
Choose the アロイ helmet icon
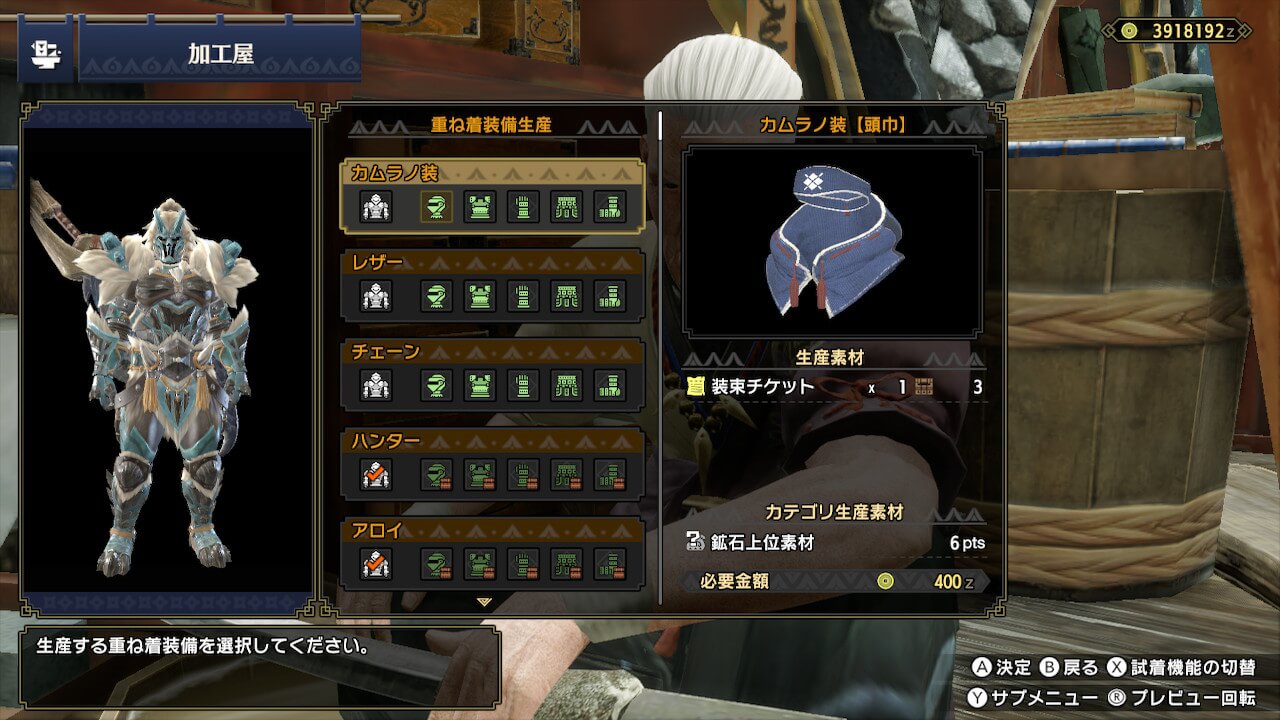coord(436,563)
